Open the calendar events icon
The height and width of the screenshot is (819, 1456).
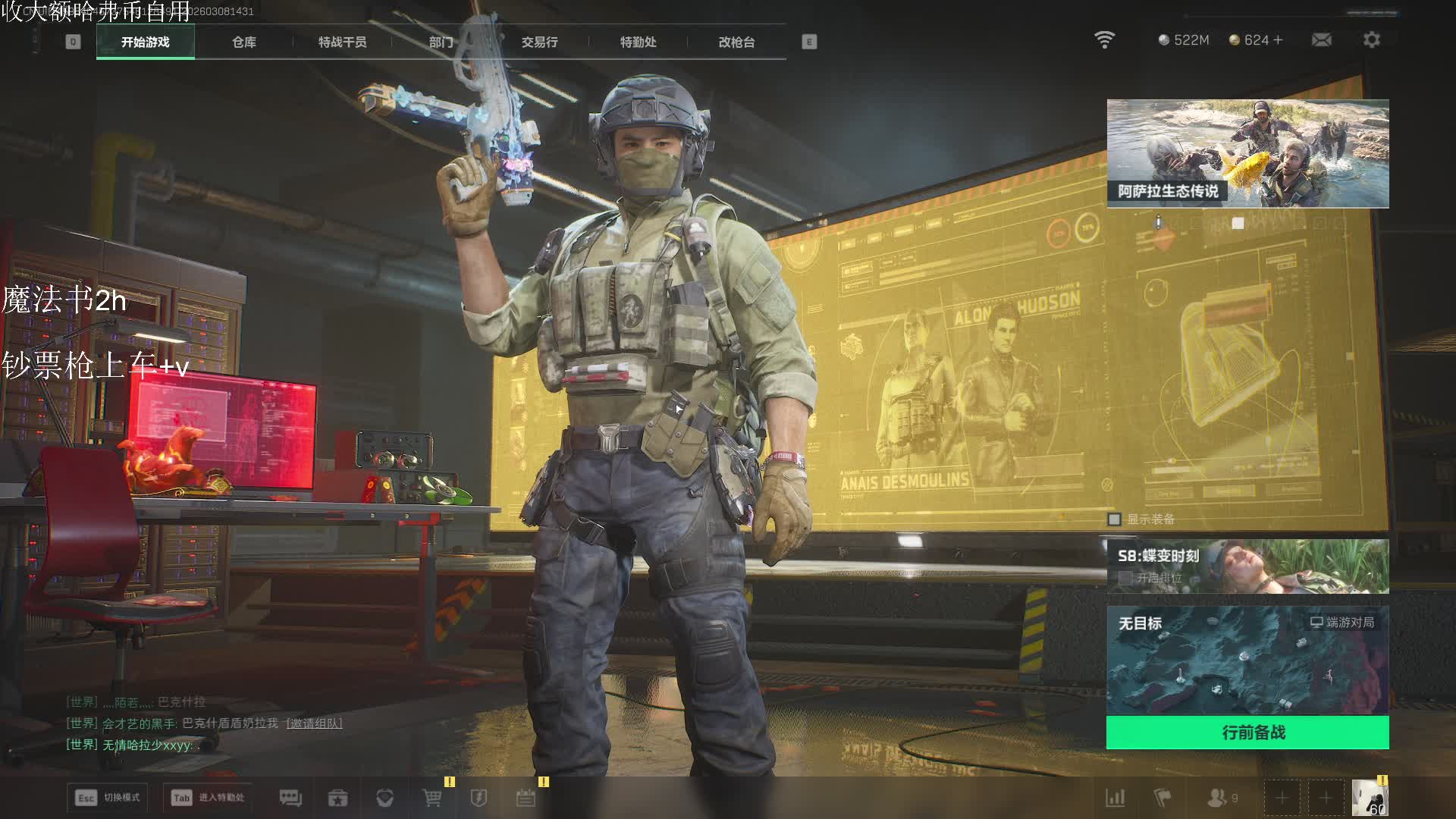pos(526,798)
